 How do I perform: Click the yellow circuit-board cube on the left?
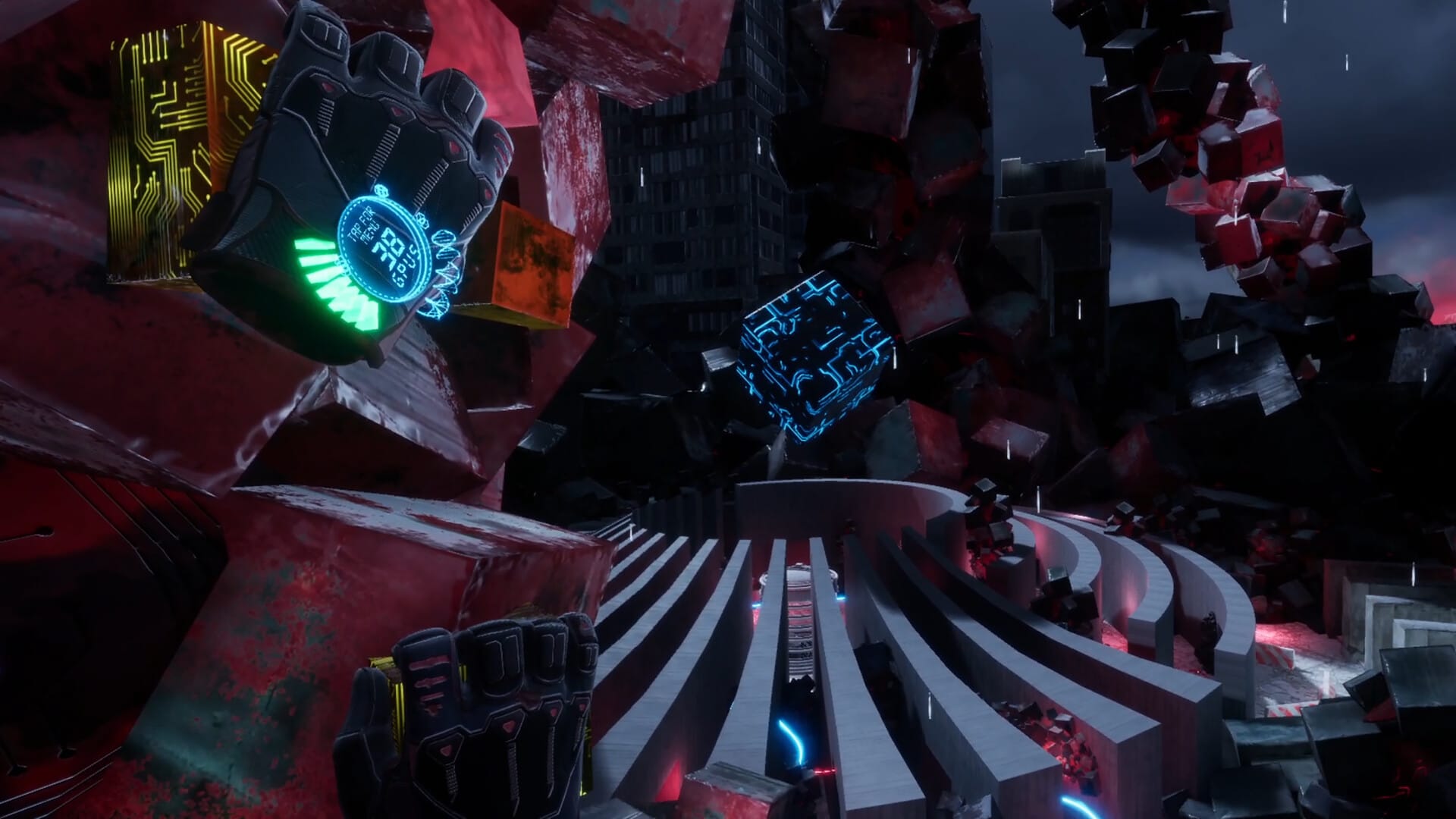click(167, 144)
